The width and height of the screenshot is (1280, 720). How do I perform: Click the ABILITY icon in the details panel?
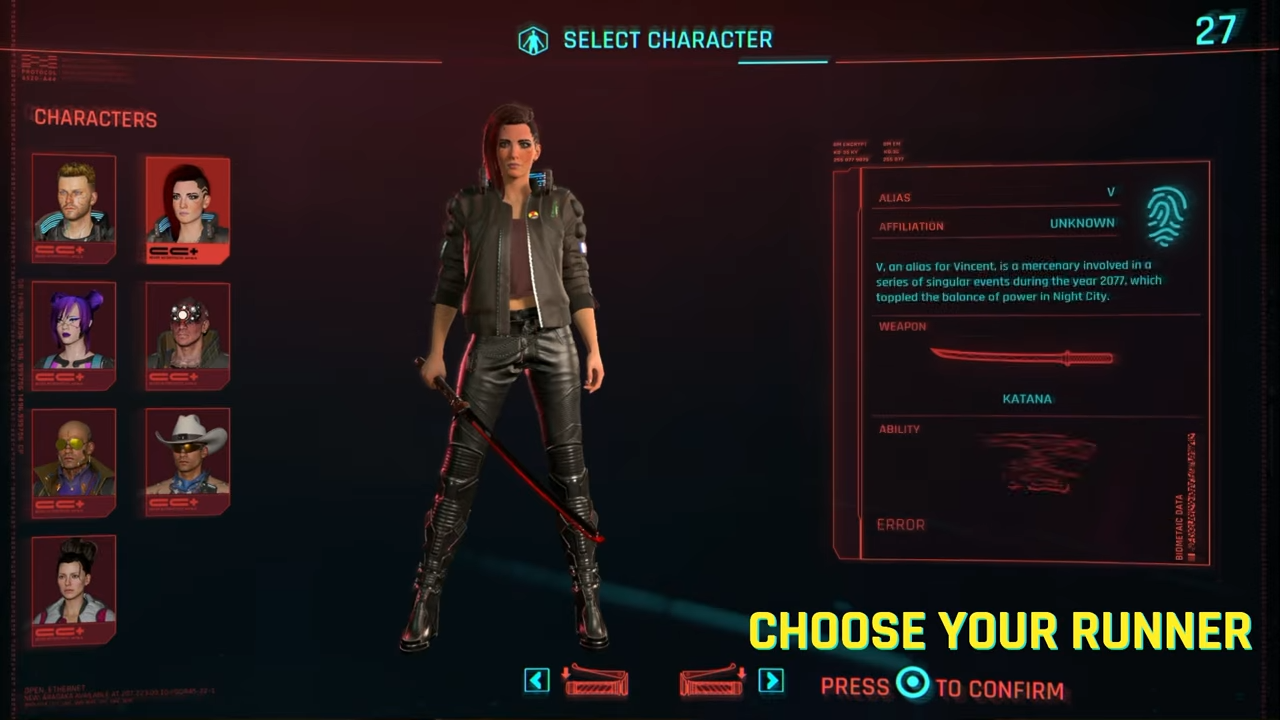1040,465
